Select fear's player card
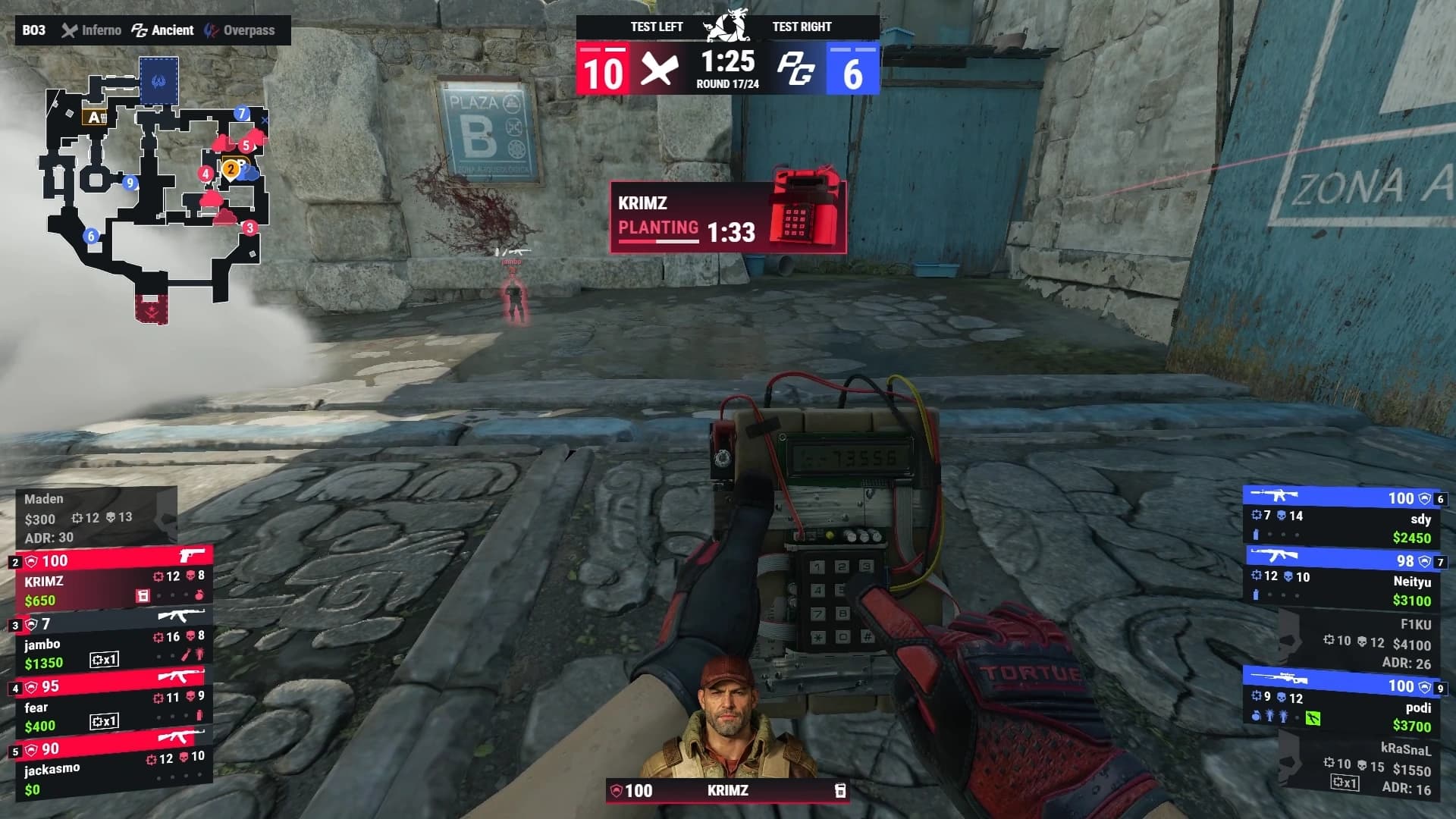The image size is (1456, 819). point(114,706)
